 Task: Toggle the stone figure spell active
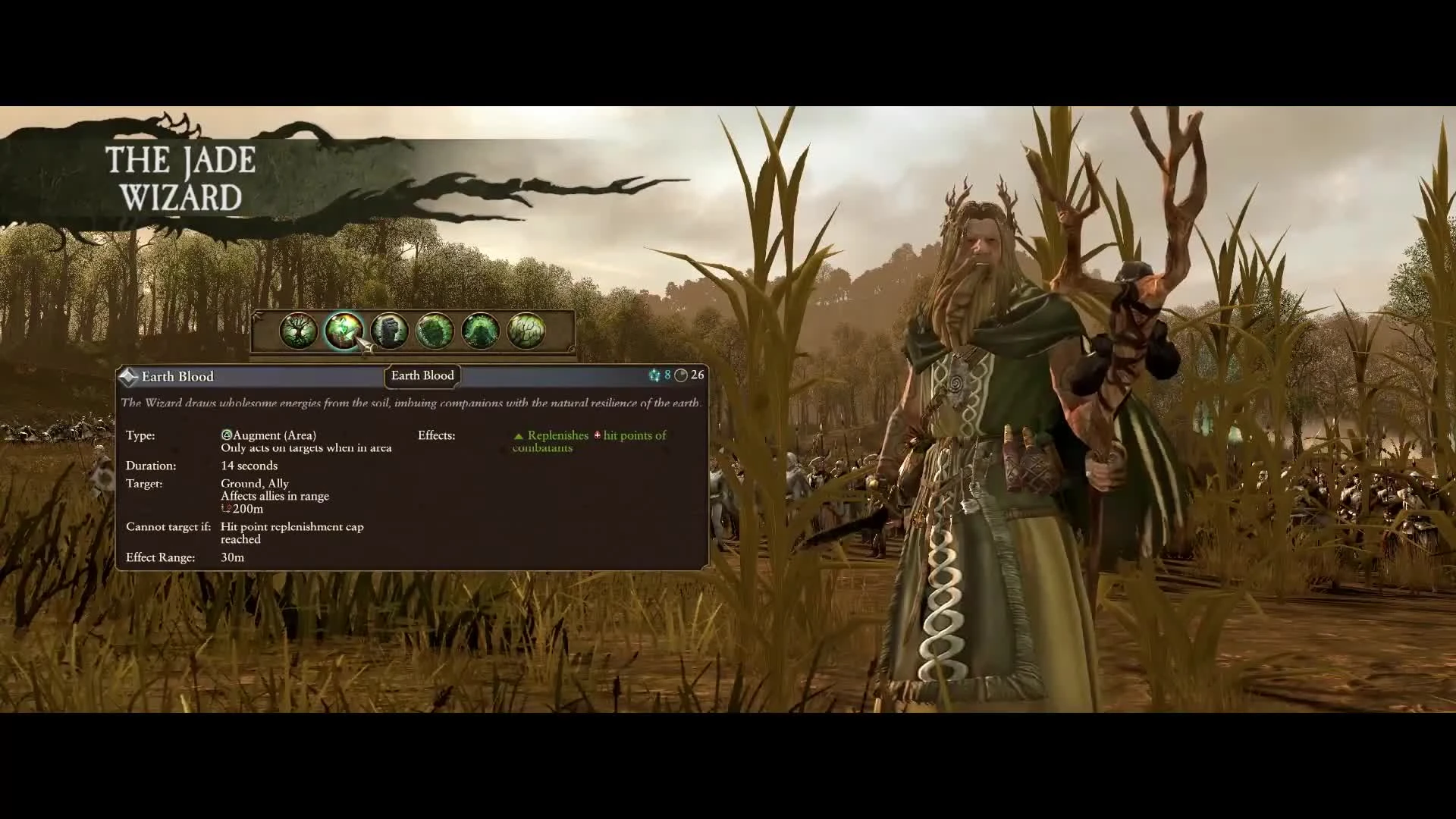coord(391,331)
